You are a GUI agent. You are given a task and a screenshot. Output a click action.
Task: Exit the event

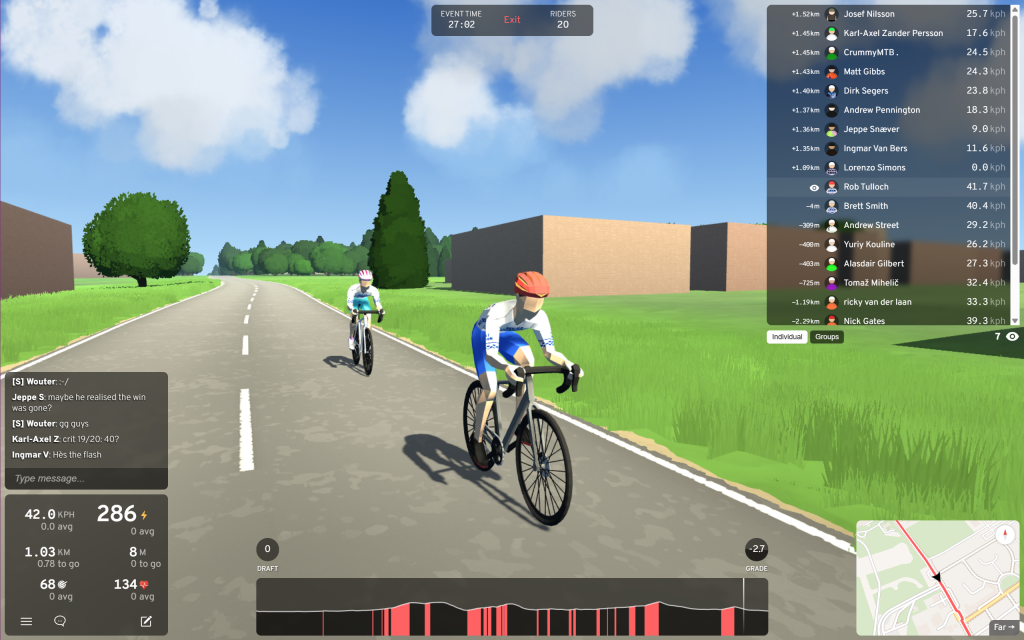pyautogui.click(x=512, y=20)
